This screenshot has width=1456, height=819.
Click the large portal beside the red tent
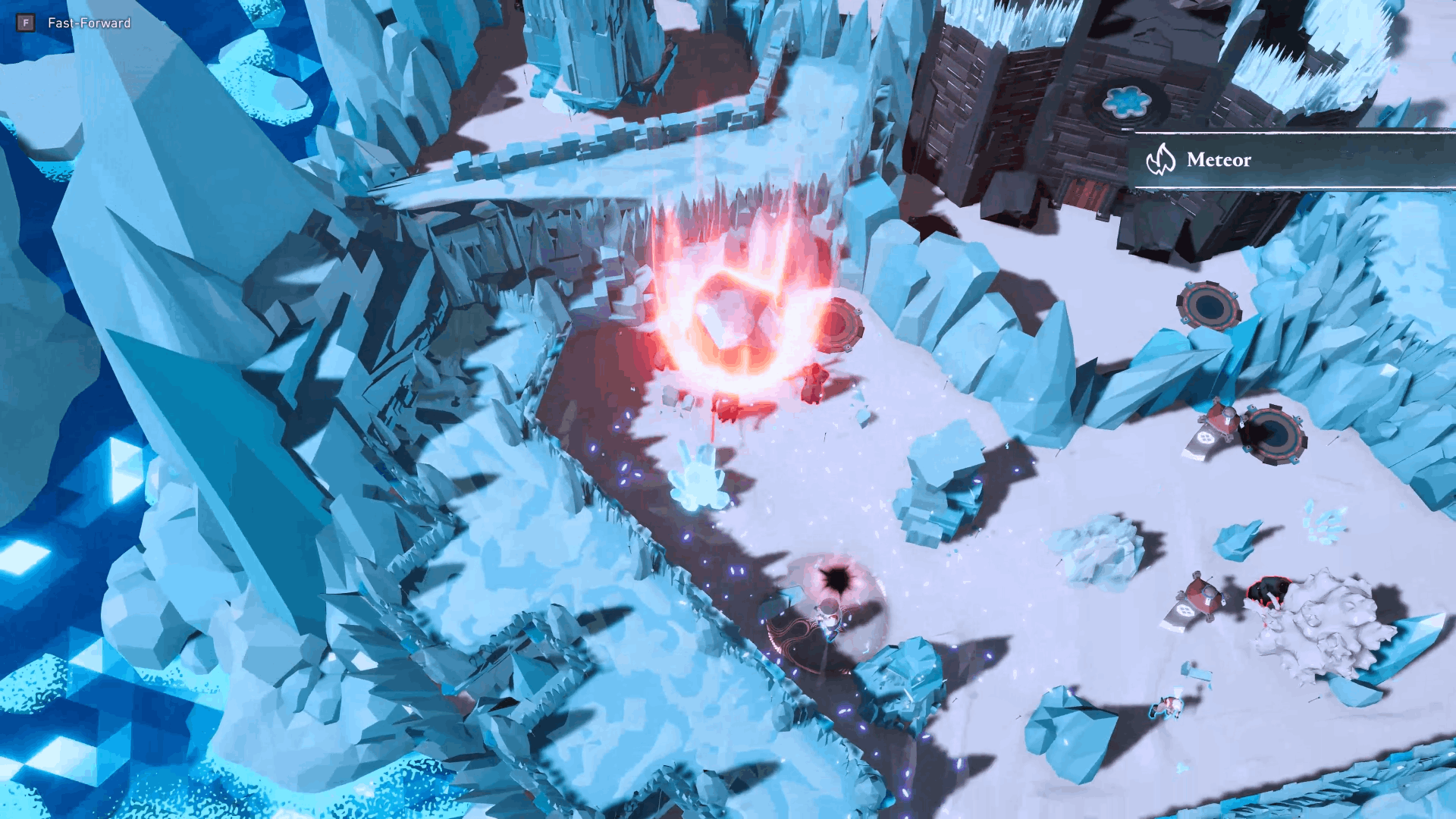point(1272,434)
